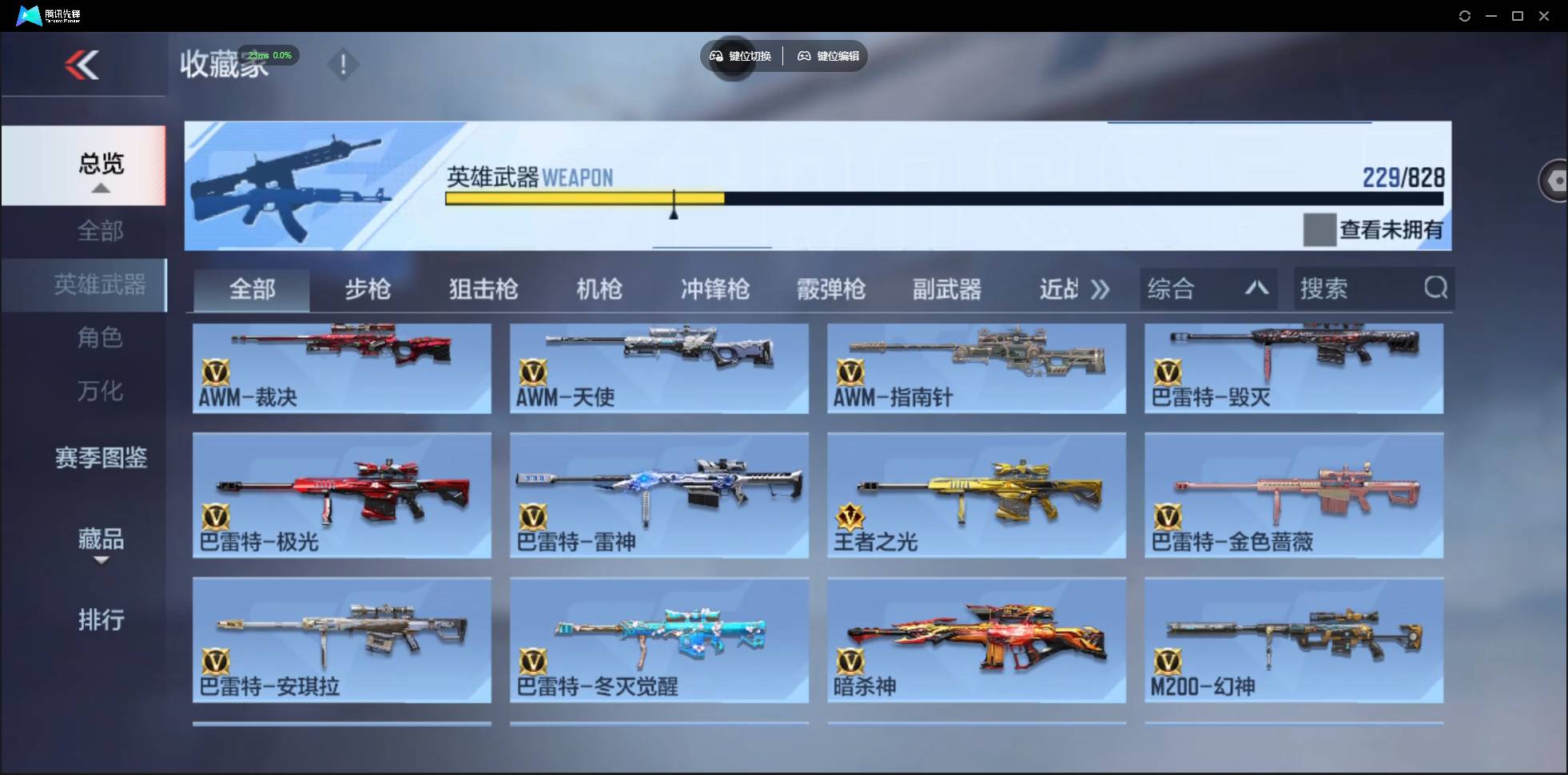Open the 赛季图鉴 sidebar section
Screen dimensions: 1568x775
[100, 457]
